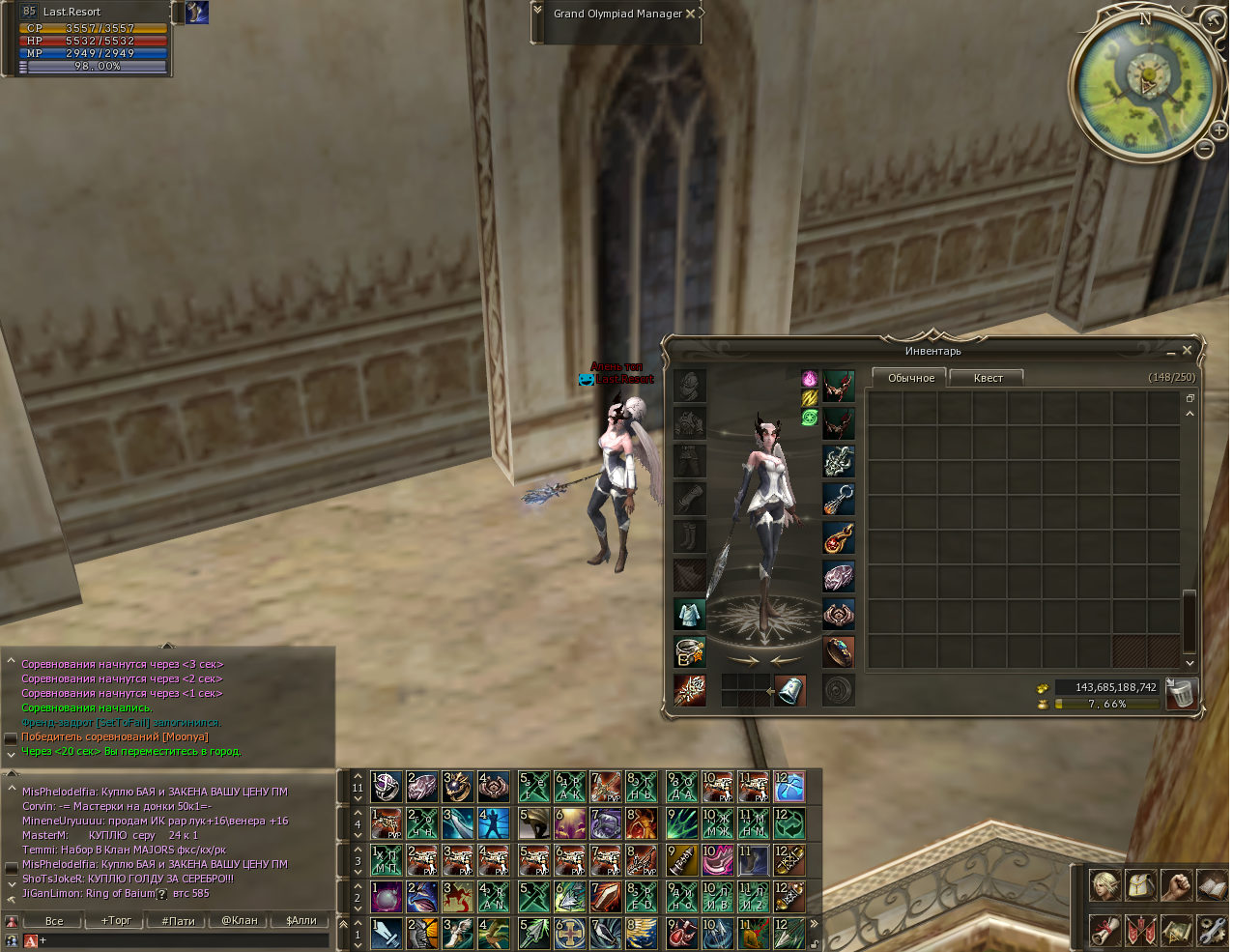Viewport: 1233px width, 952px height.
Task: Close the Инвентарь inventory window
Action: 1187,351
